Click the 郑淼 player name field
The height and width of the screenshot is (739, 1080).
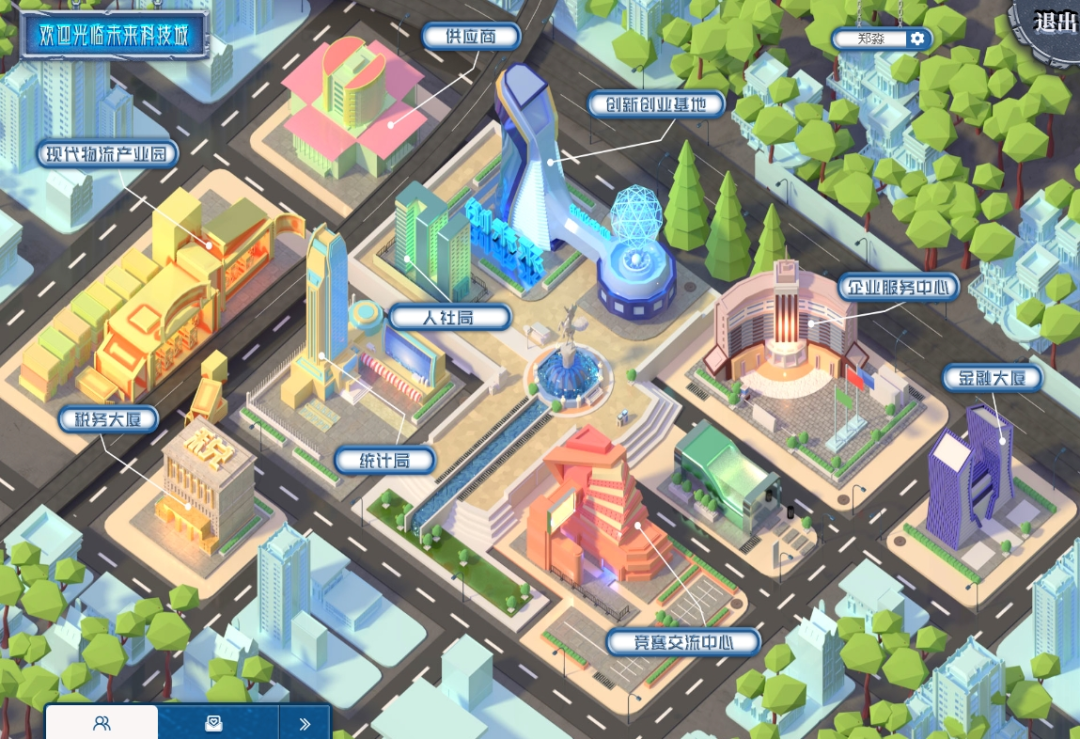click(x=868, y=39)
